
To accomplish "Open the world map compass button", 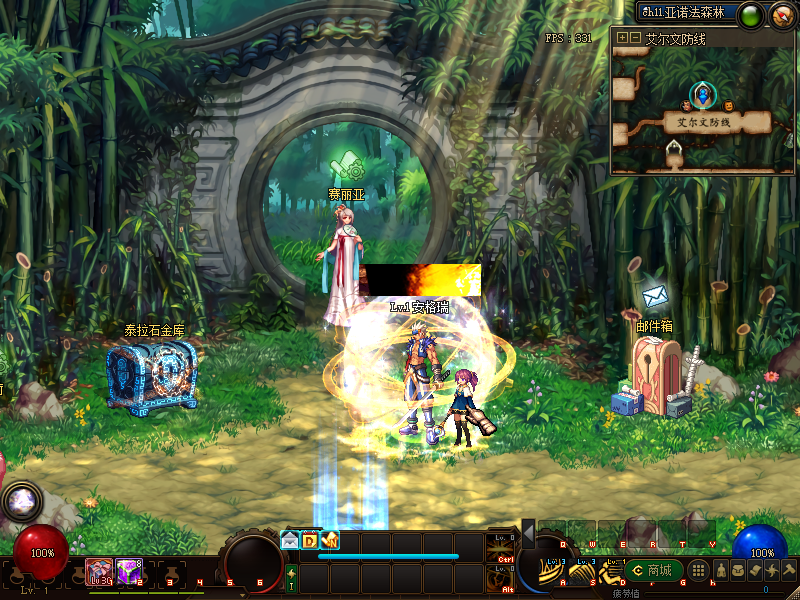I will click(781, 14).
